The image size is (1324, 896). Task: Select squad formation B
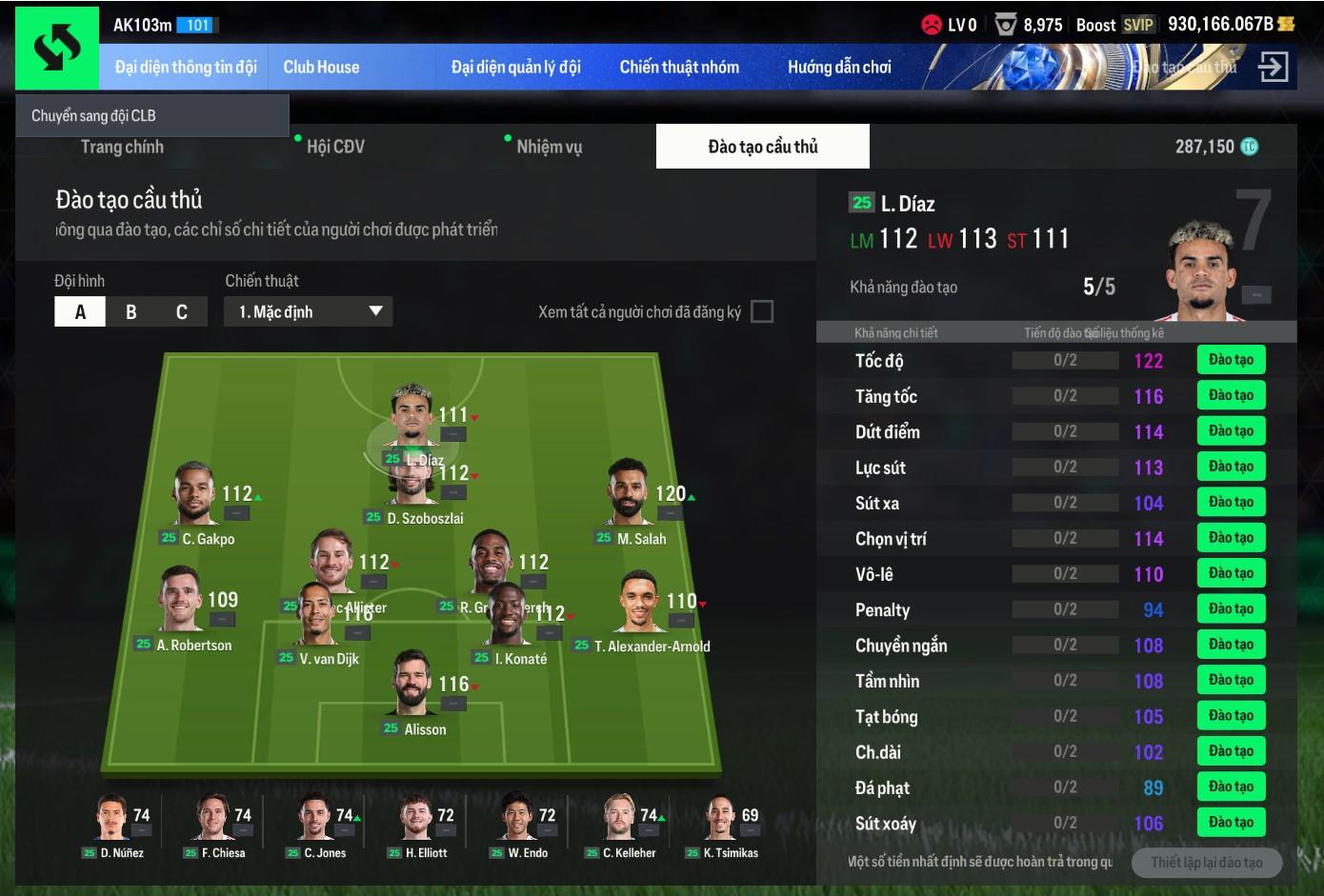[130, 312]
